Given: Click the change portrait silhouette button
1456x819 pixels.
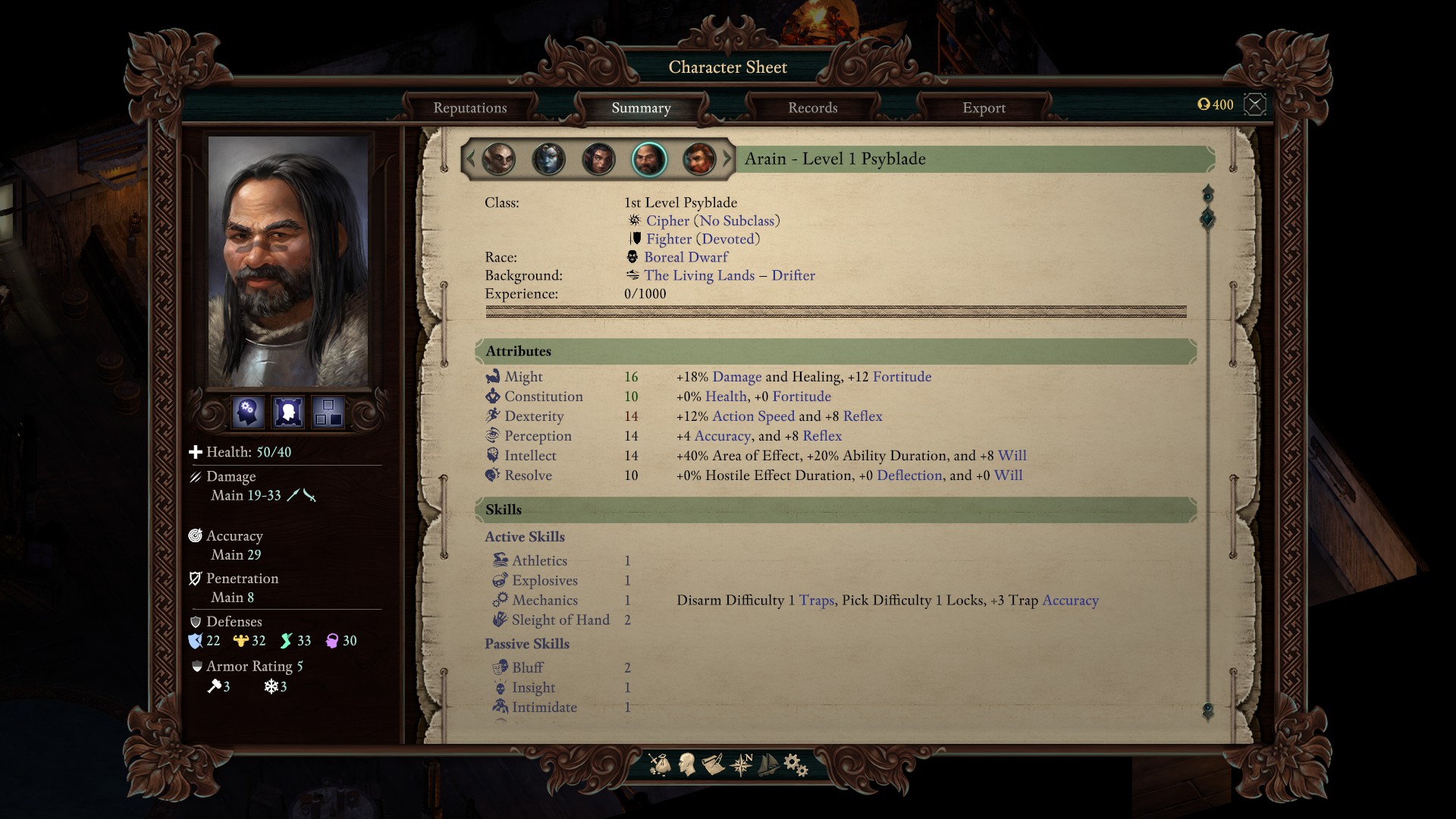Looking at the screenshot, I should coord(288,412).
